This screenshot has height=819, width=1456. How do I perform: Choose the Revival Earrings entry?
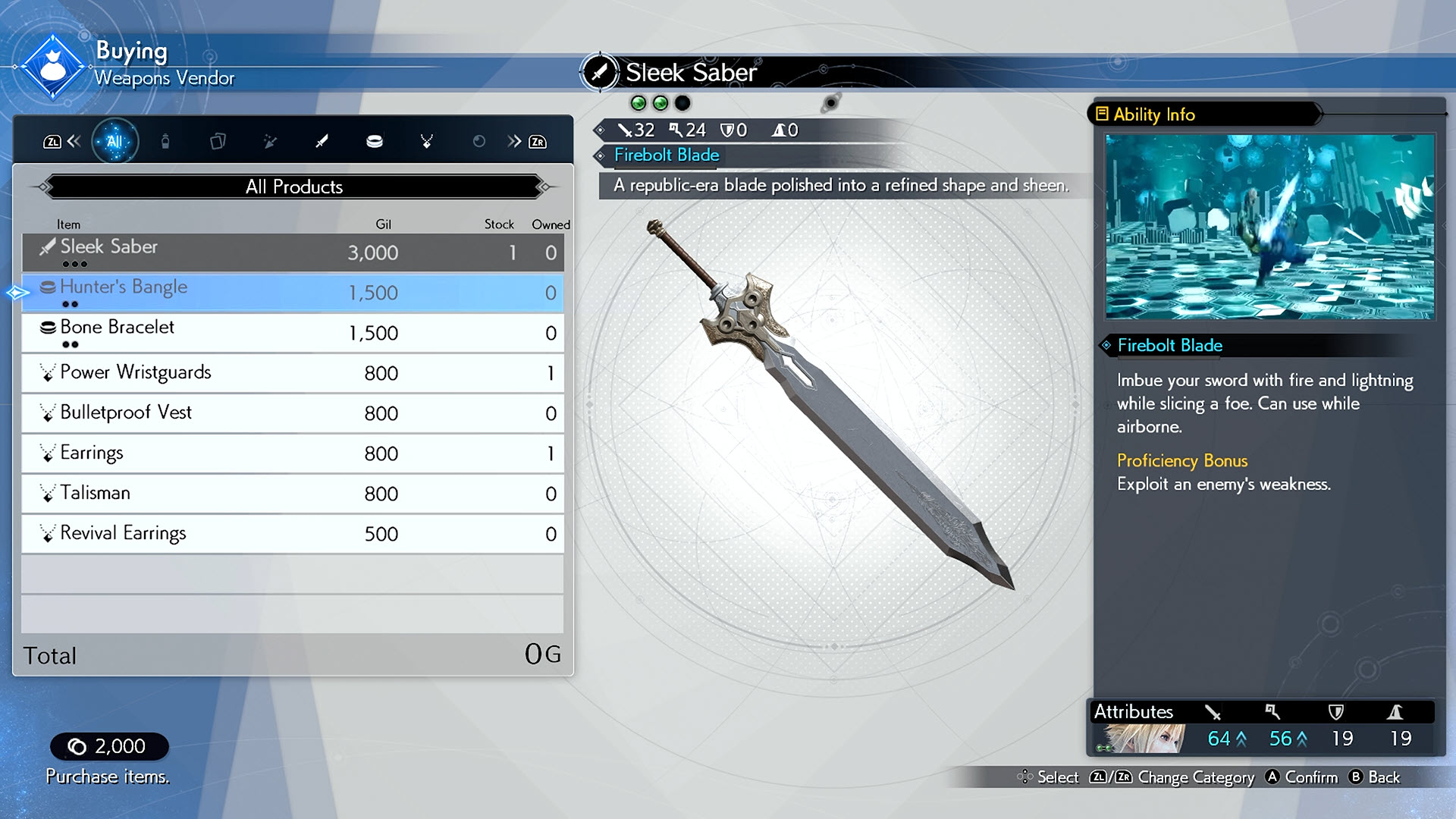(293, 533)
